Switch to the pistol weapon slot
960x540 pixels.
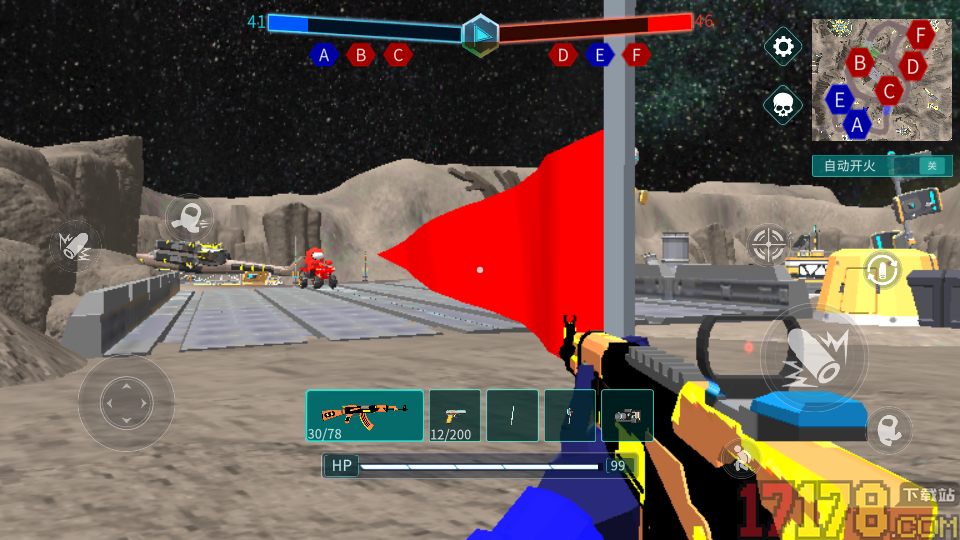(454, 415)
